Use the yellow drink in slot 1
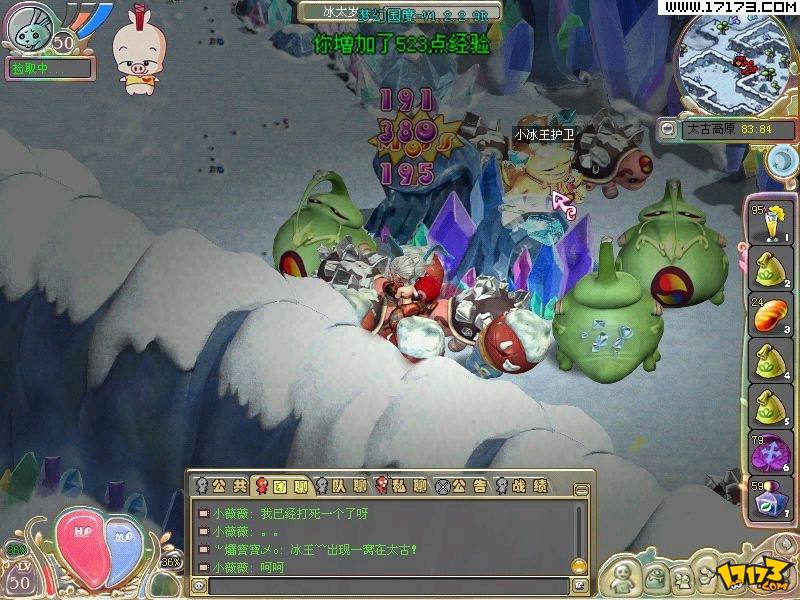The height and width of the screenshot is (600, 800). (x=769, y=224)
